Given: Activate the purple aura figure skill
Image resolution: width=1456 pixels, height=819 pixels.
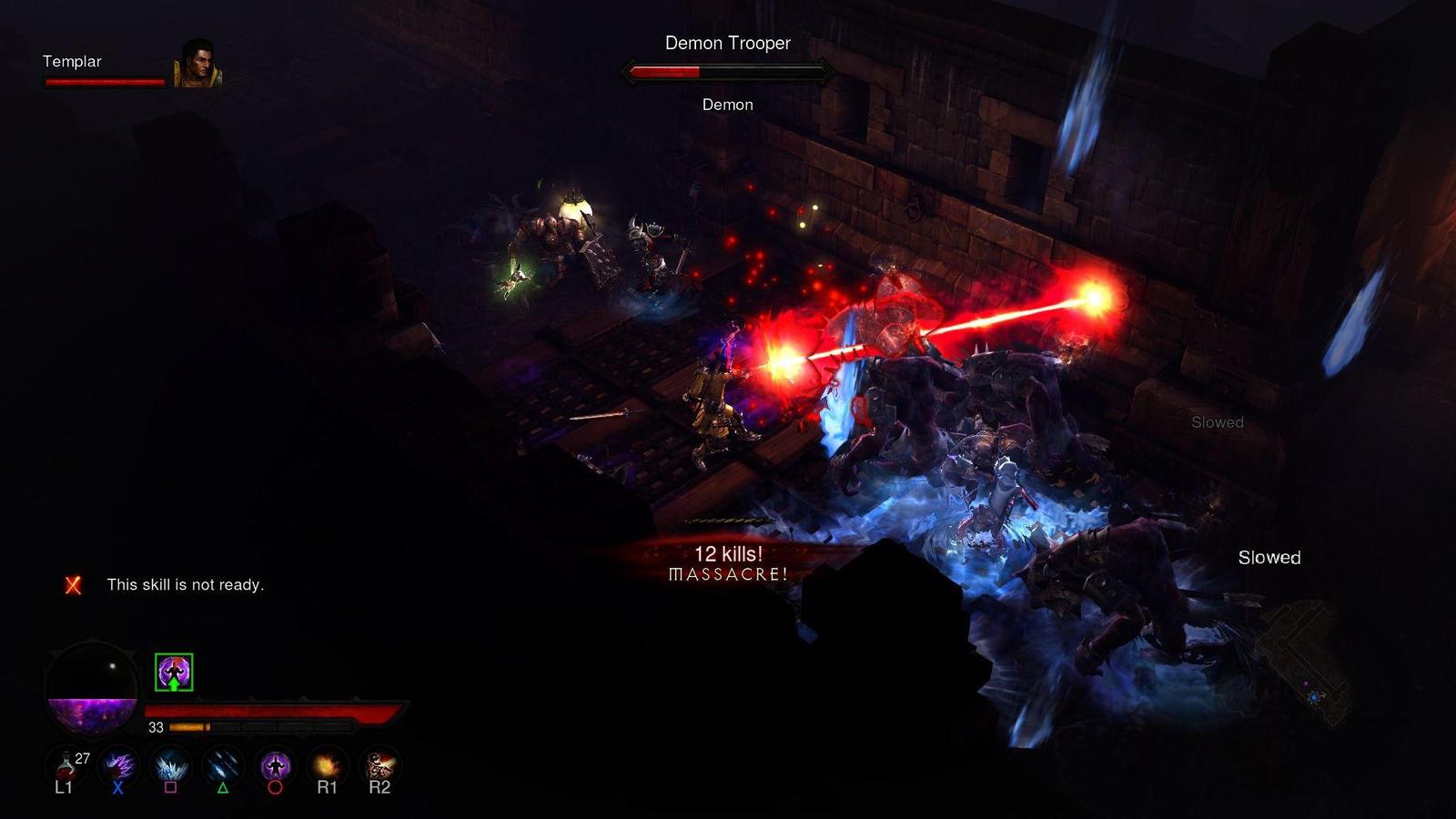Looking at the screenshot, I should coord(275,764).
